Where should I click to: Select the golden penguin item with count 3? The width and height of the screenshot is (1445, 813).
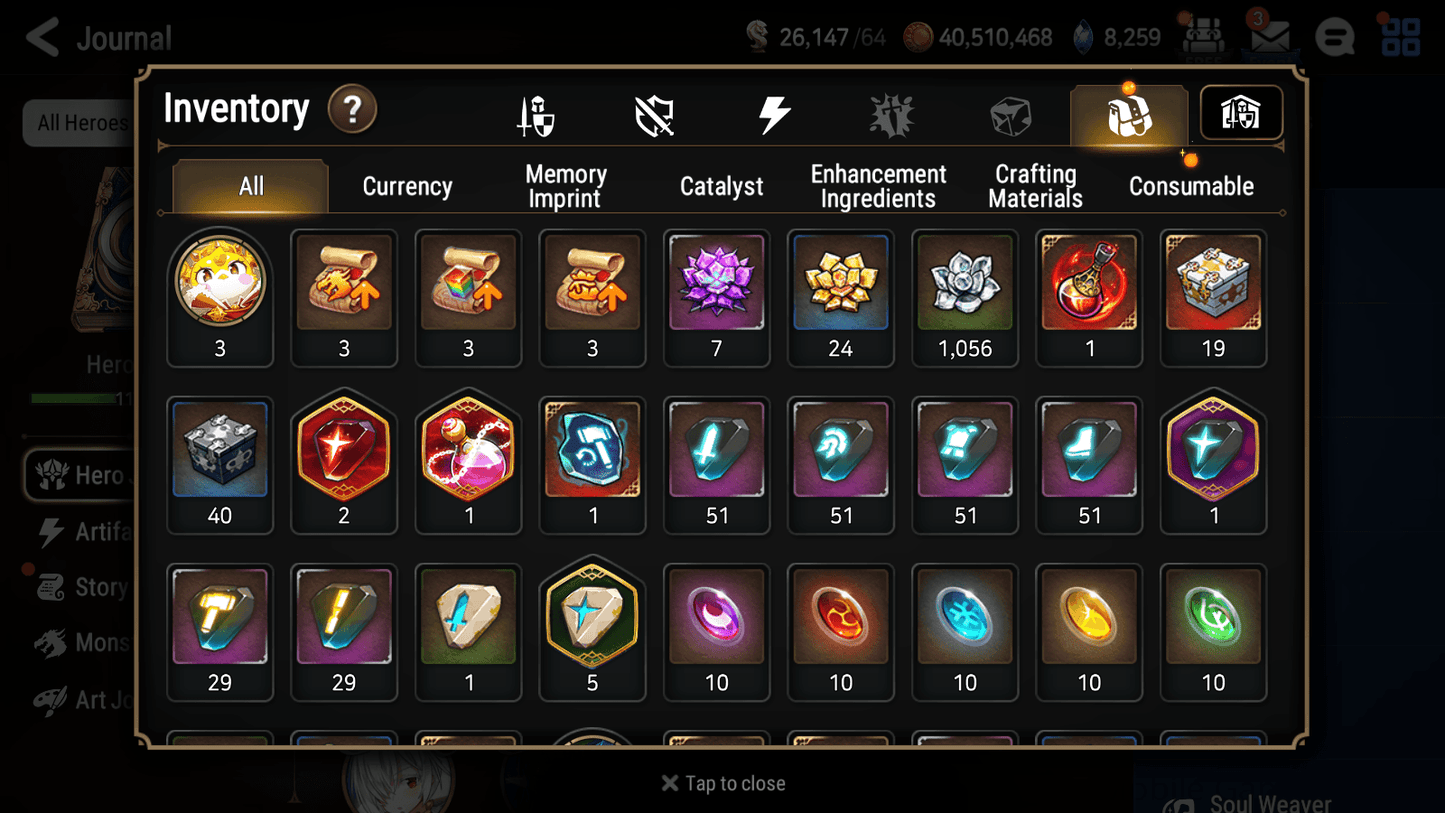[x=220, y=284]
